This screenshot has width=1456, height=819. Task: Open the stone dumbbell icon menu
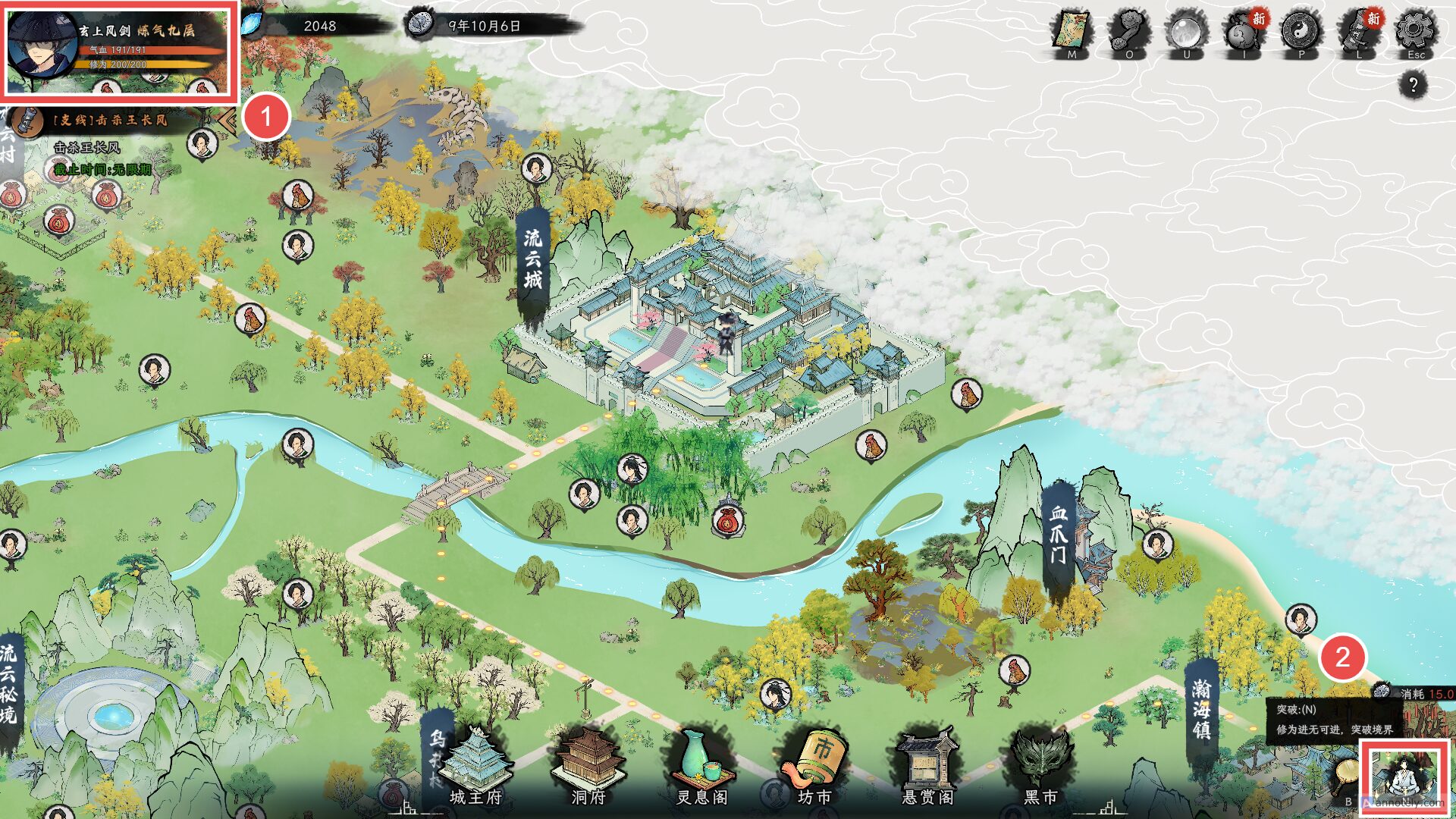[1129, 32]
